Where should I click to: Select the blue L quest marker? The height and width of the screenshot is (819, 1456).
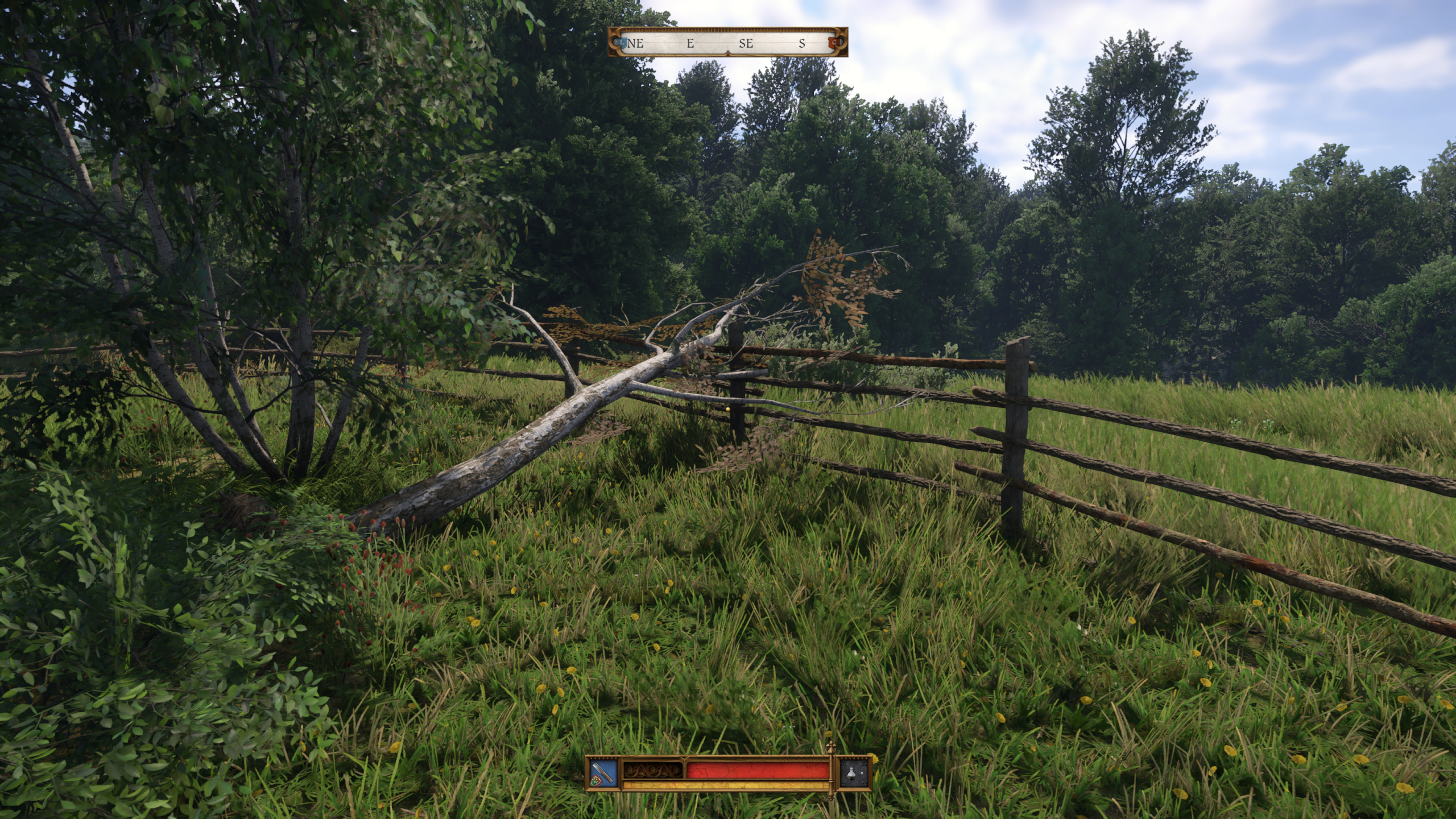click(622, 42)
